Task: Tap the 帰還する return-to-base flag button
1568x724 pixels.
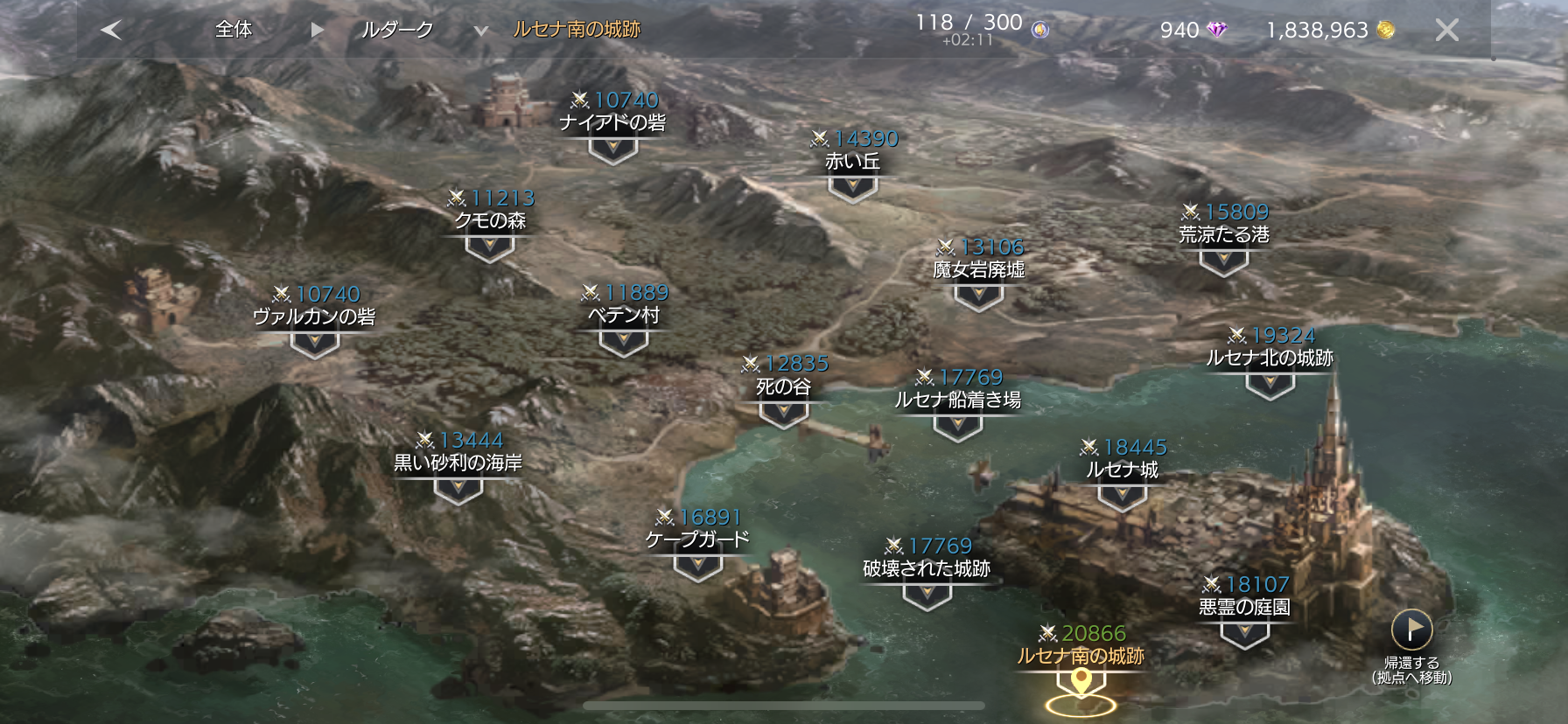Action: coord(1411,630)
